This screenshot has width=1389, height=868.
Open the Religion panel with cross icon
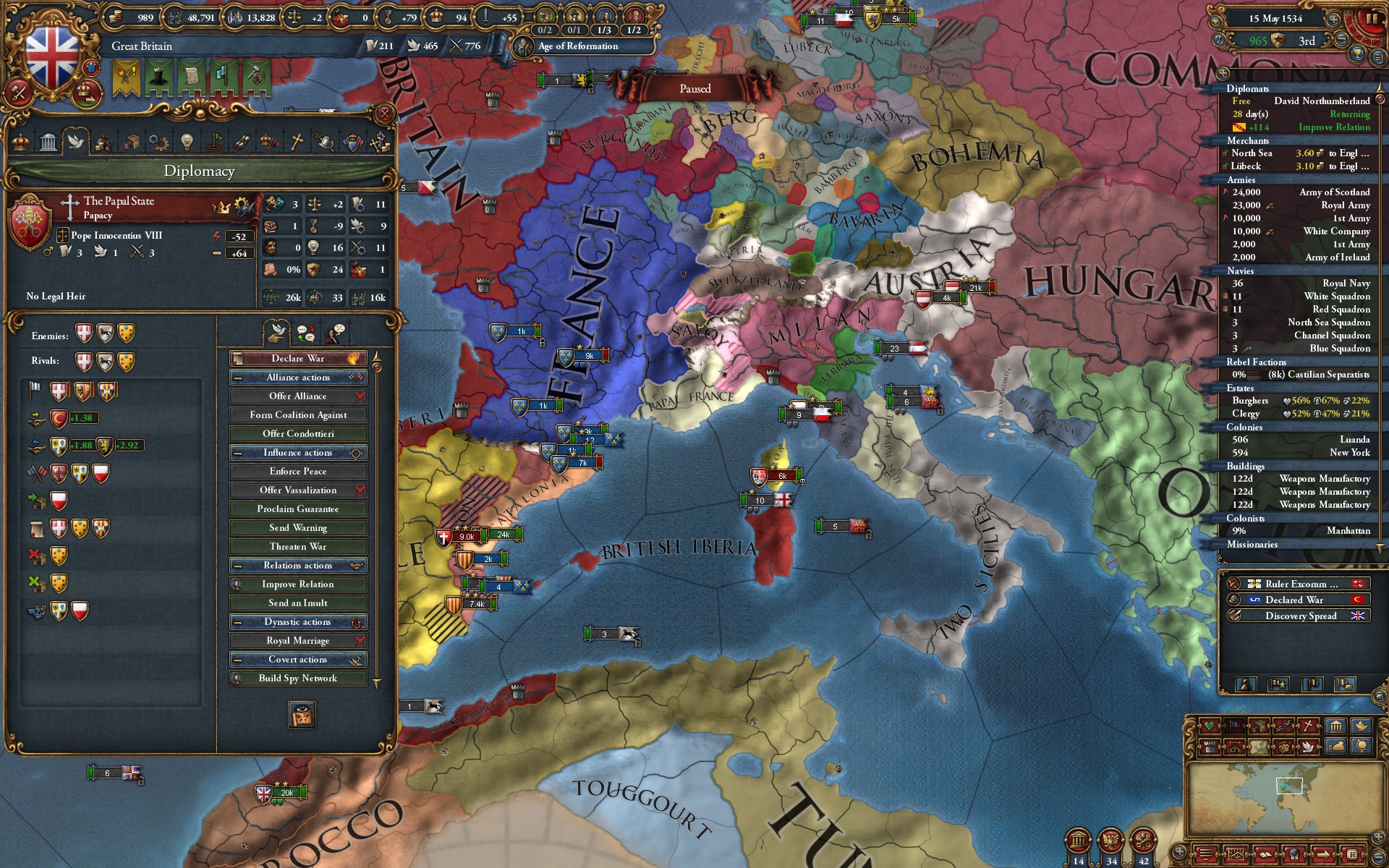pos(297,142)
